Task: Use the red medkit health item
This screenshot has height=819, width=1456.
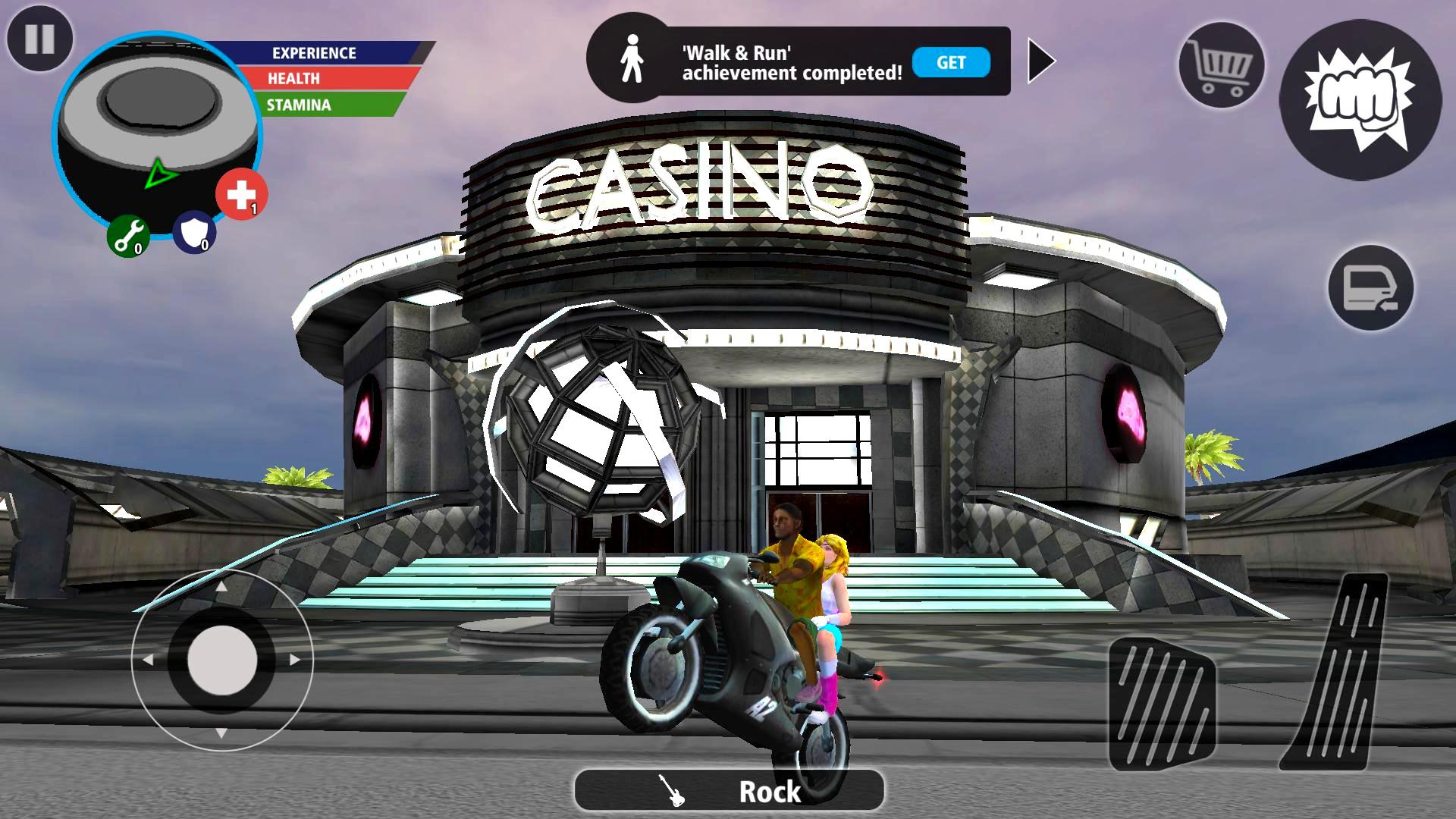Action: 241,194
